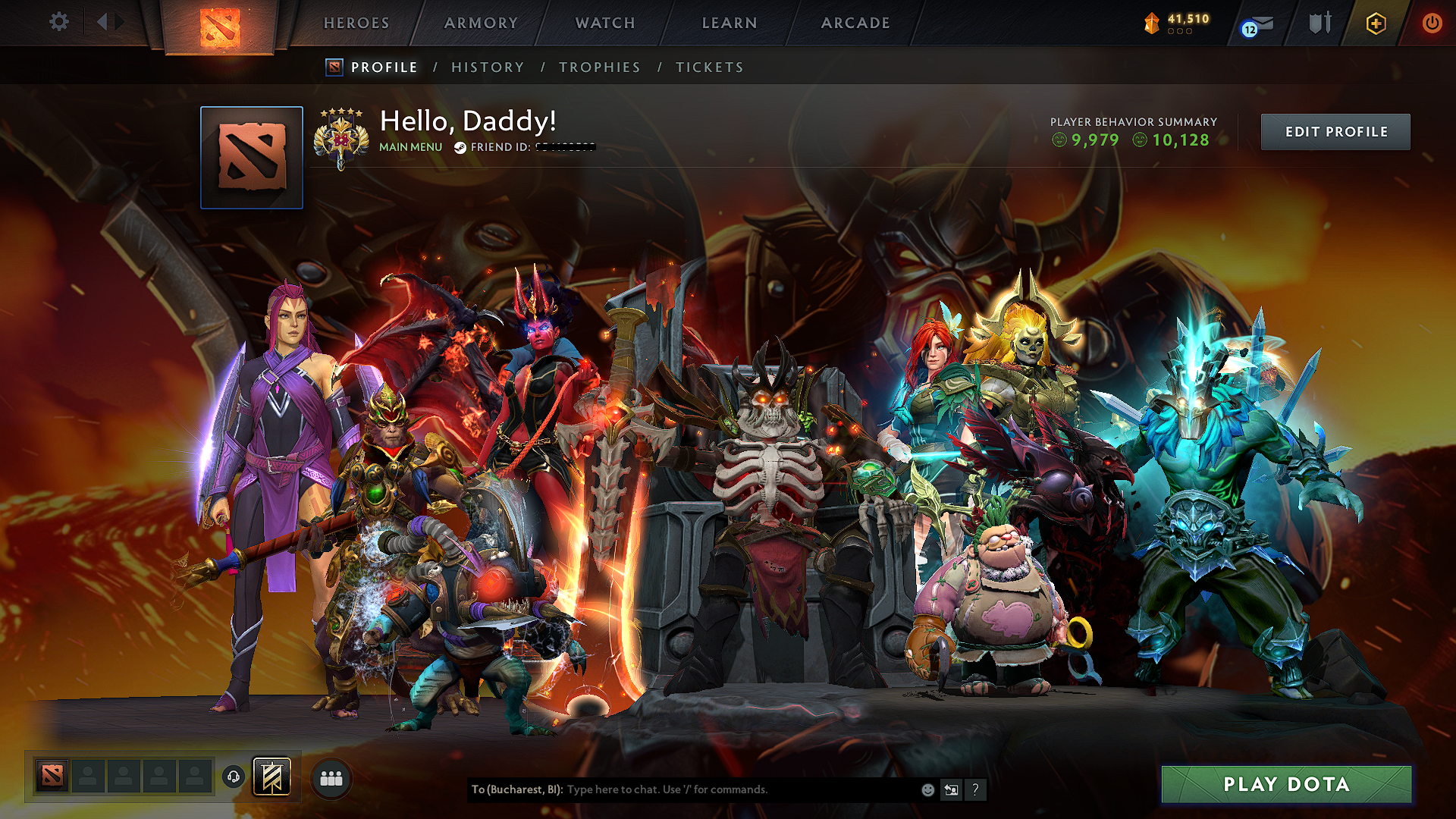The height and width of the screenshot is (819, 1456).
Task: Click the shards currency gem icon
Action: pyautogui.click(x=1151, y=23)
